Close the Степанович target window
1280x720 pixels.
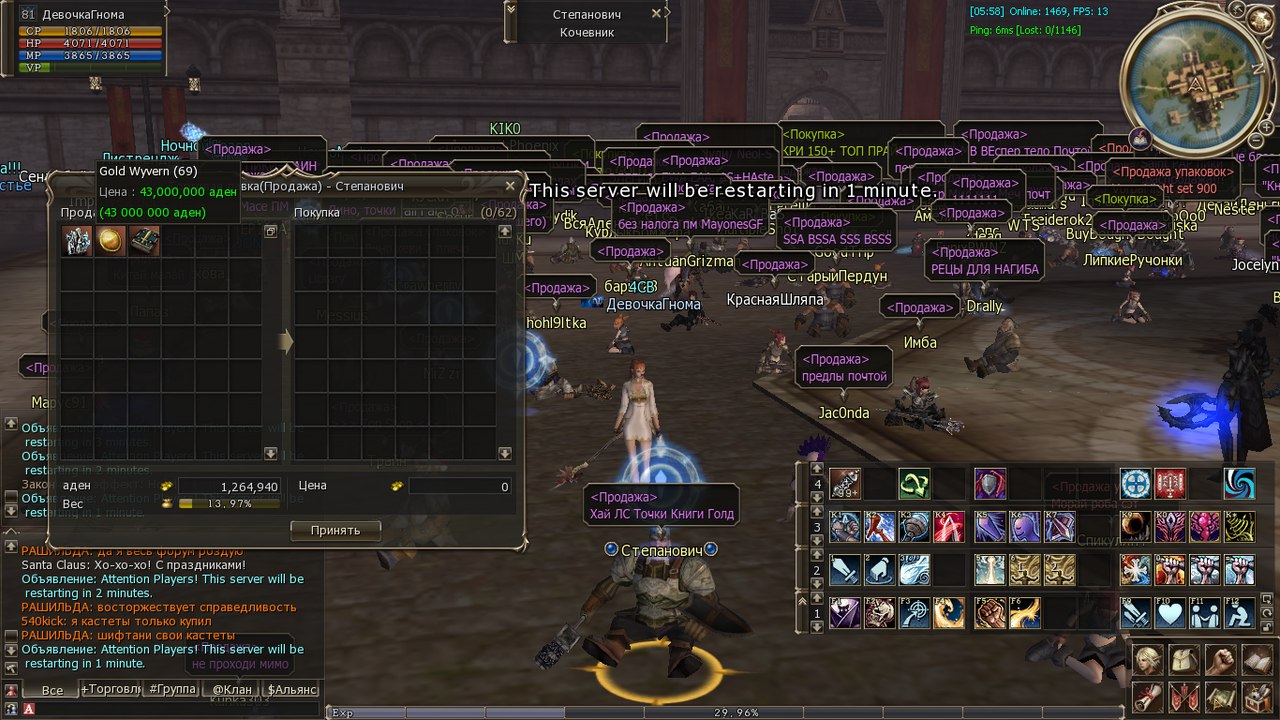tap(656, 14)
